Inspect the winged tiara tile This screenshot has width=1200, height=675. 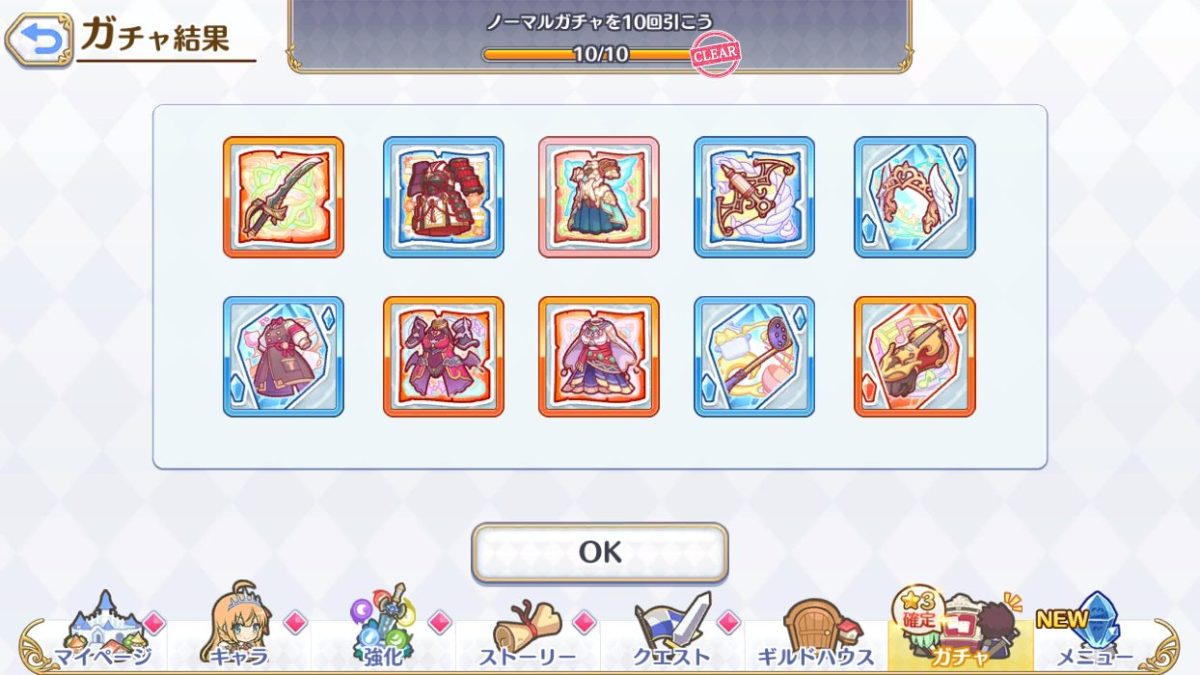click(x=914, y=197)
